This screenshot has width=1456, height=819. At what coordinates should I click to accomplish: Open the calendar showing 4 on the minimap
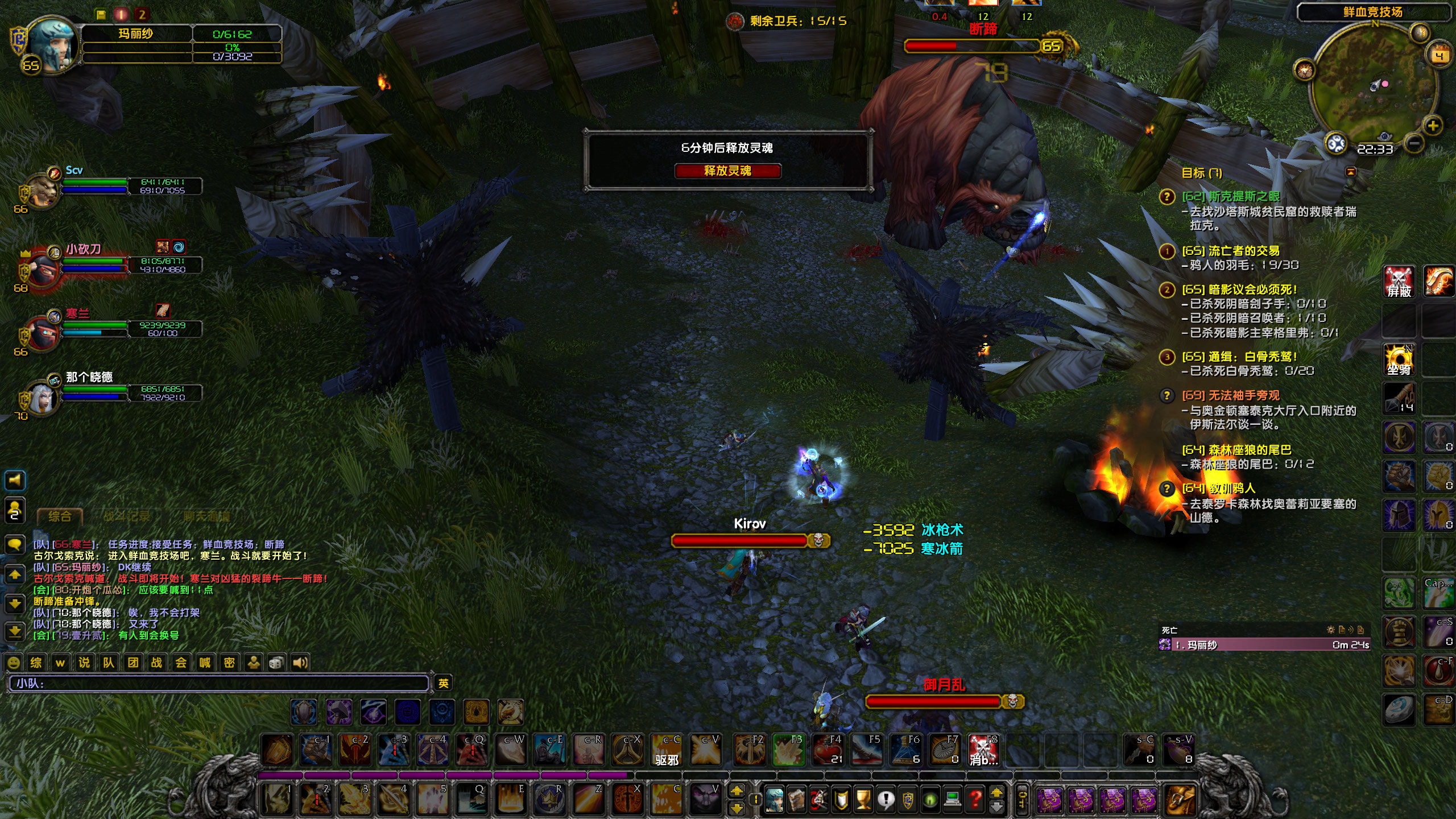(x=1439, y=55)
